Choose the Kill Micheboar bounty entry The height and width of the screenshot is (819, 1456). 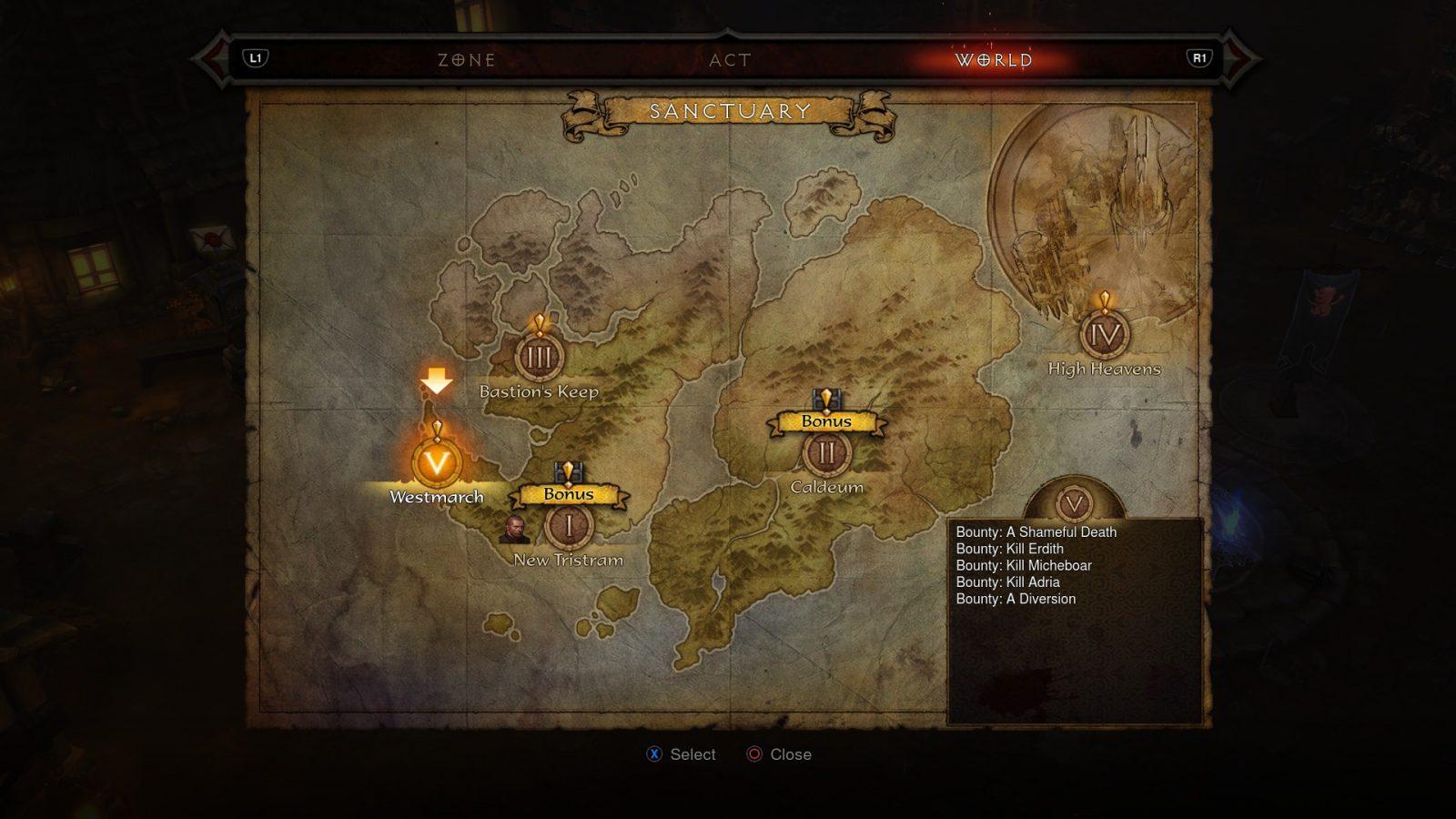pos(1024,565)
